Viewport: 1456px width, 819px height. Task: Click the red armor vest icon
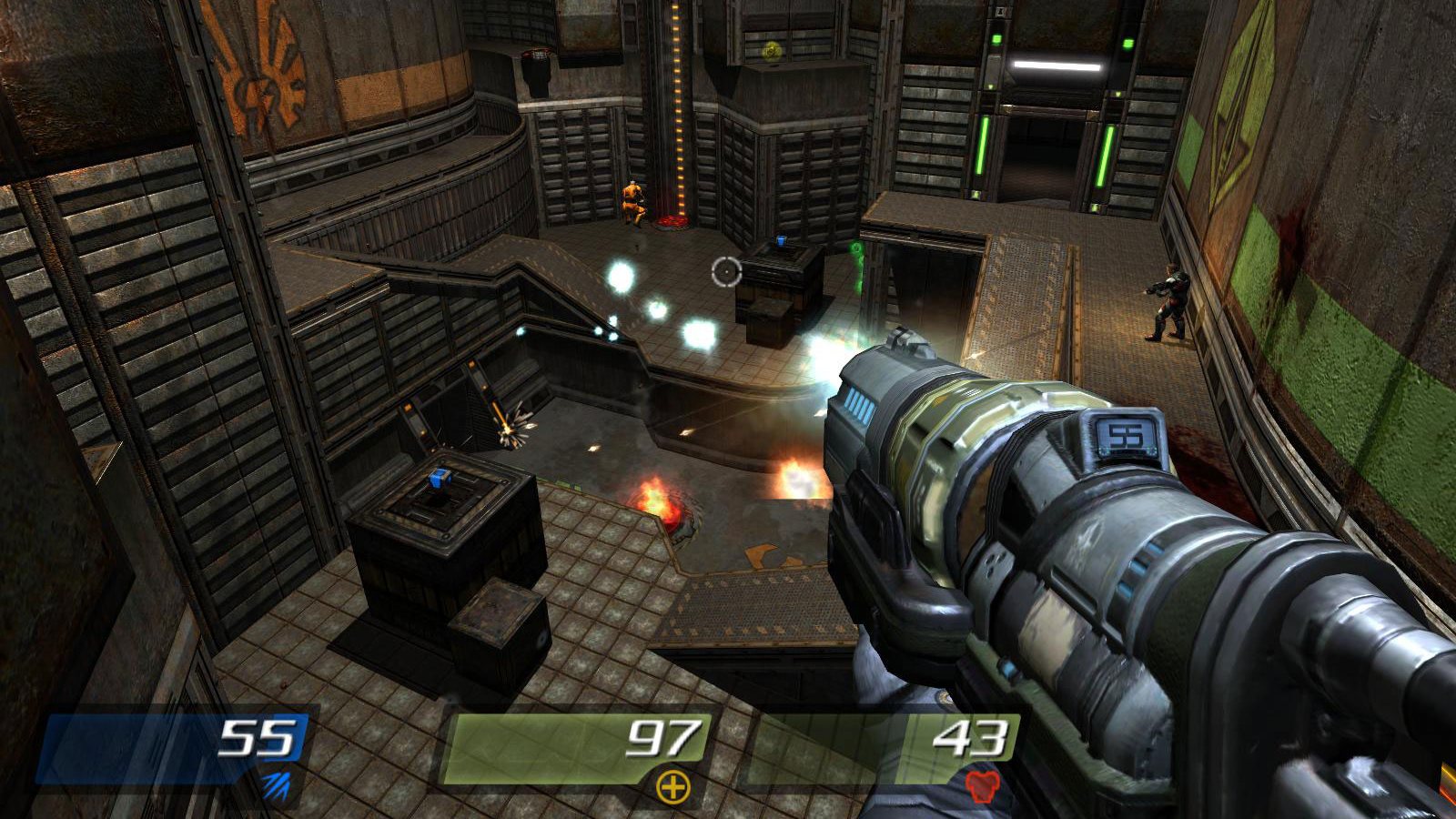tap(982, 786)
